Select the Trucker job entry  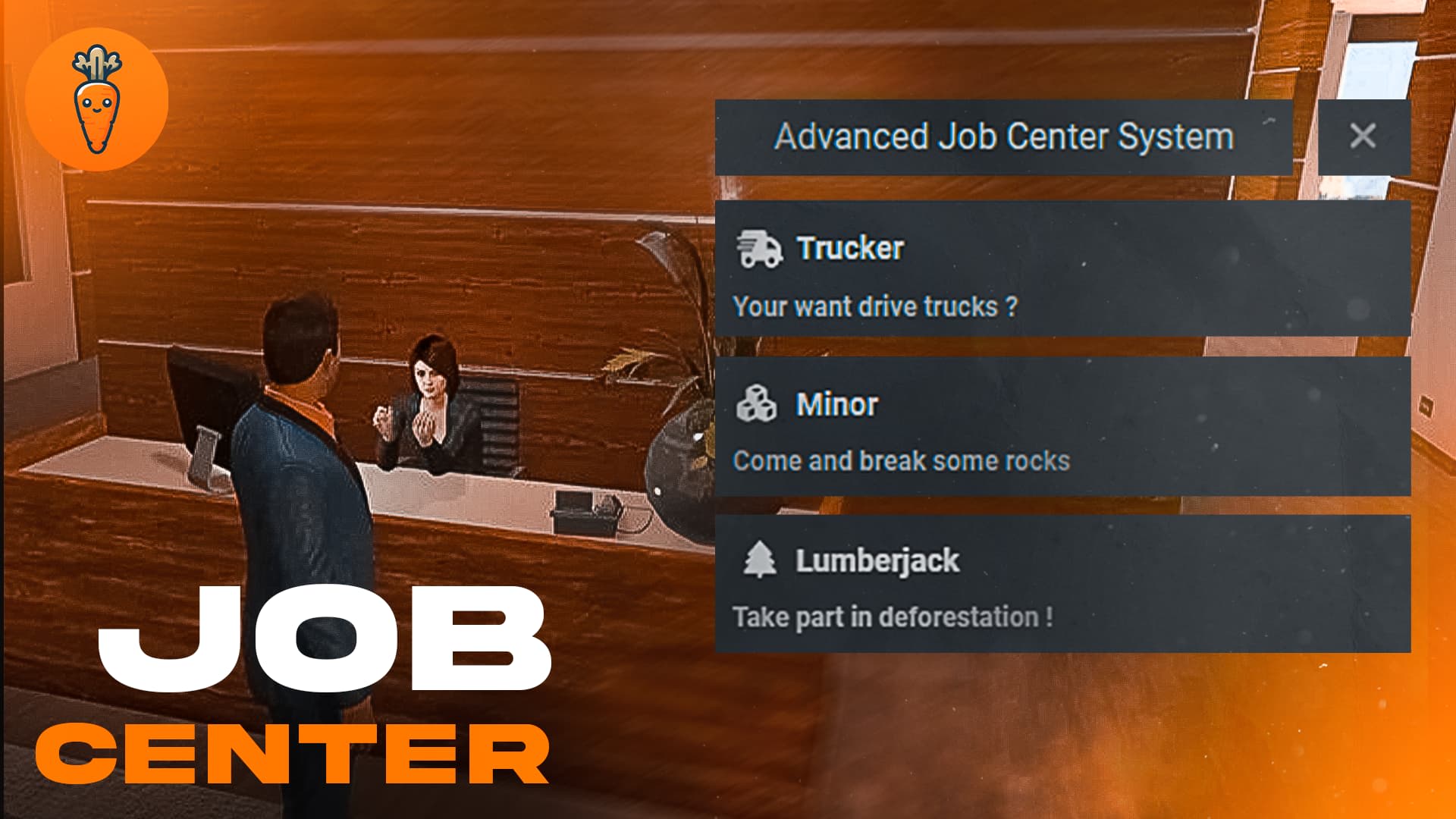coord(1062,269)
